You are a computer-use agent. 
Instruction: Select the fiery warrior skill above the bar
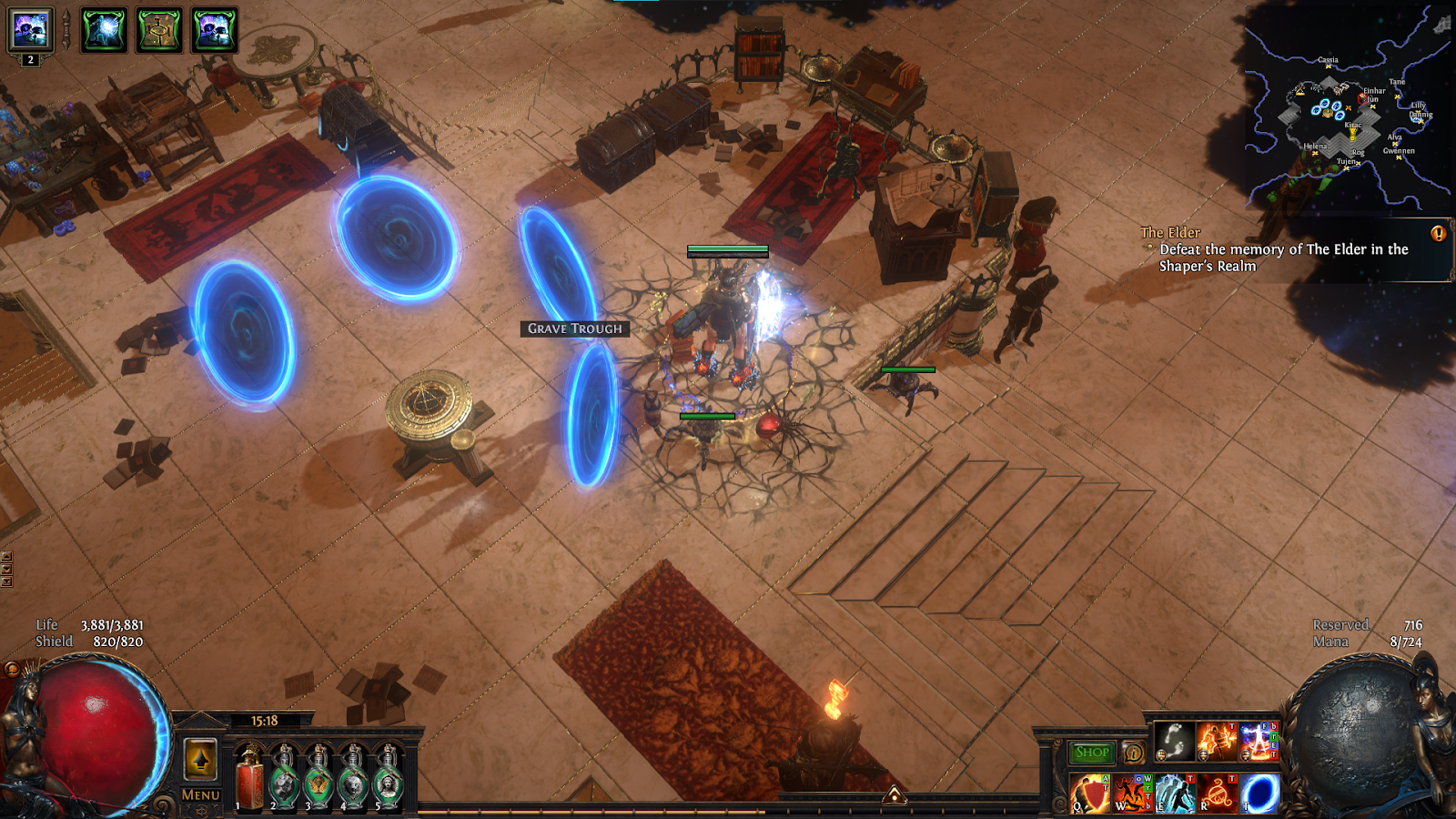1217,741
